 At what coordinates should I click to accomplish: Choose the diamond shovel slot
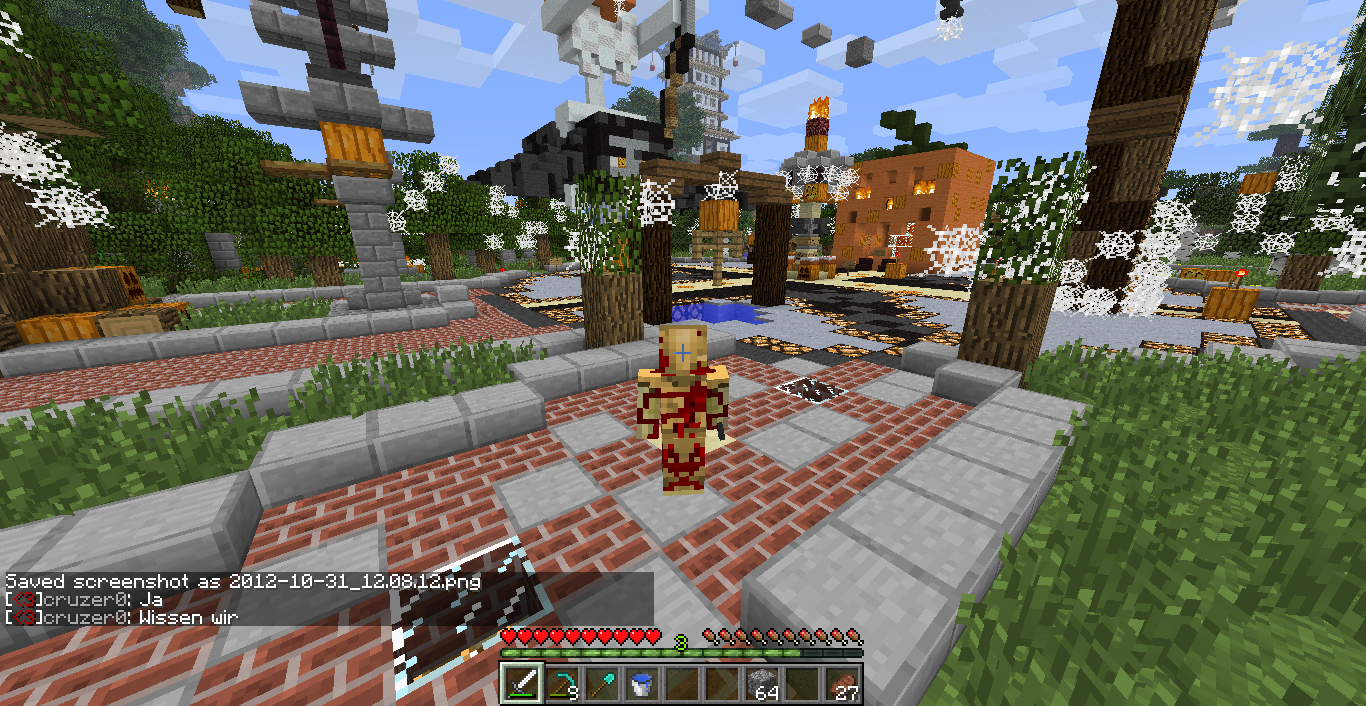[x=602, y=684]
